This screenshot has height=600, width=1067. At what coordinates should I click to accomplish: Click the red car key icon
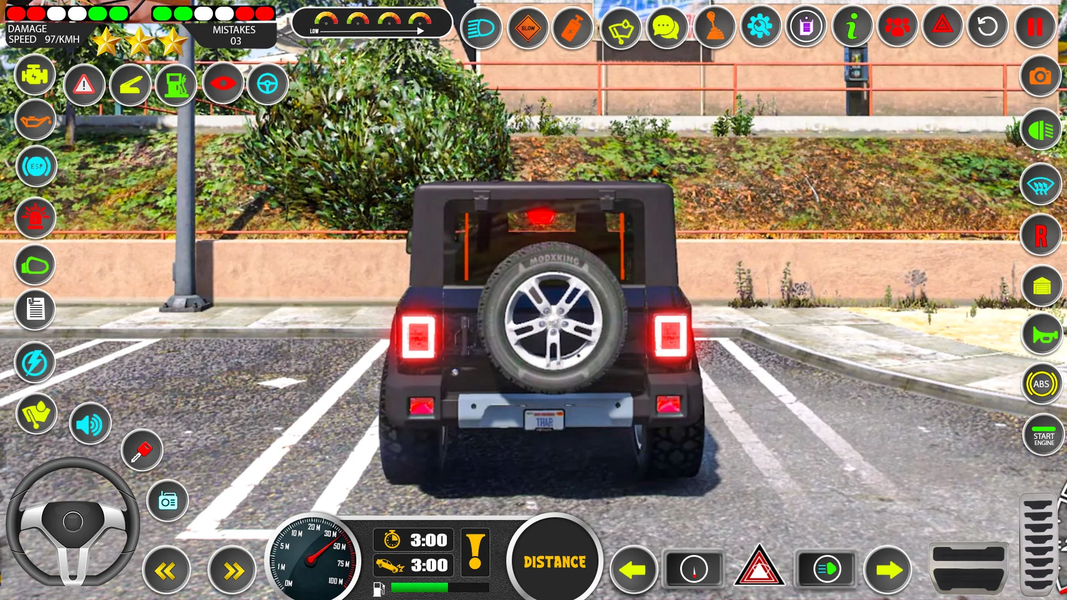[x=142, y=450]
